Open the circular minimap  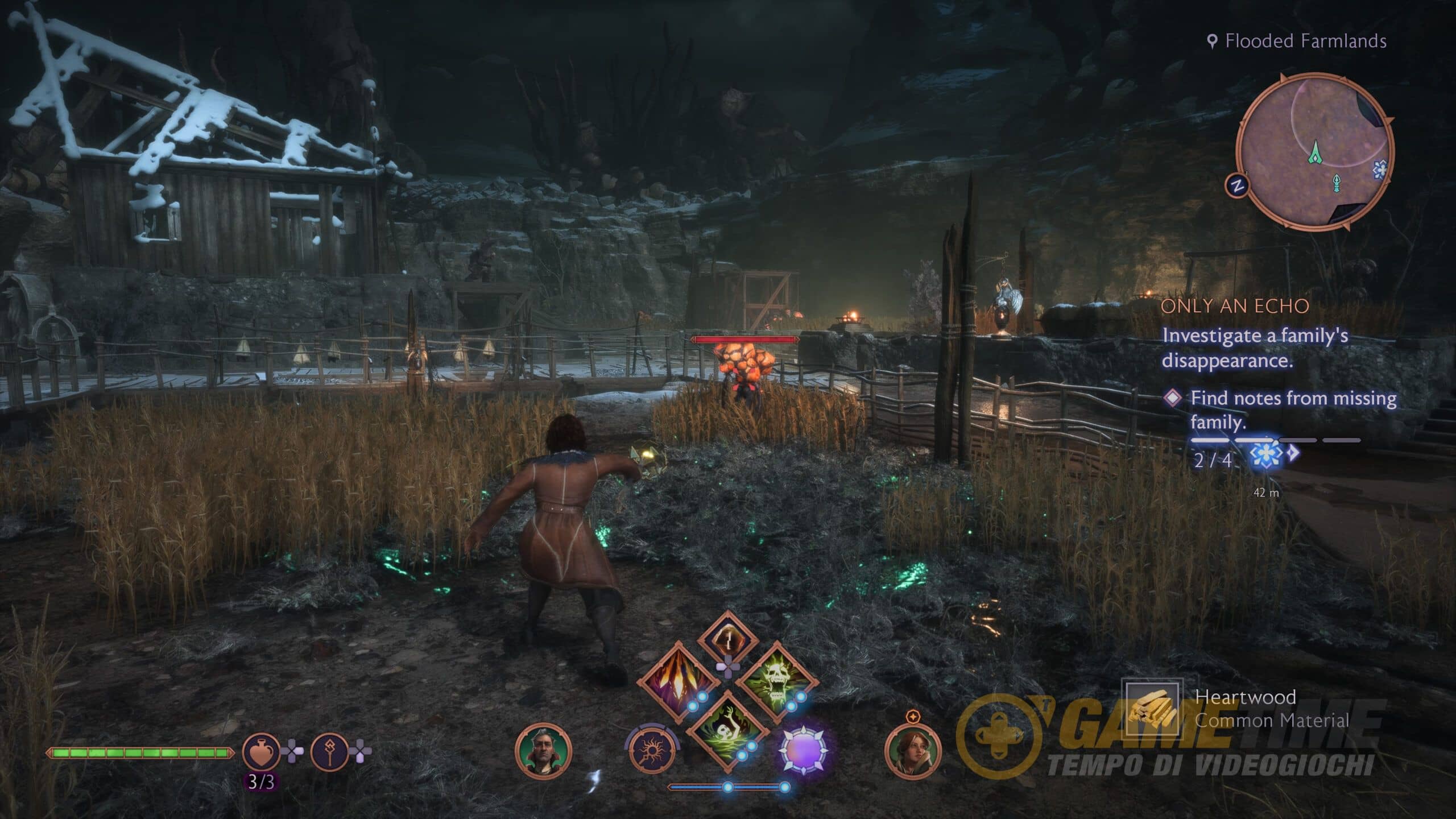[1315, 152]
